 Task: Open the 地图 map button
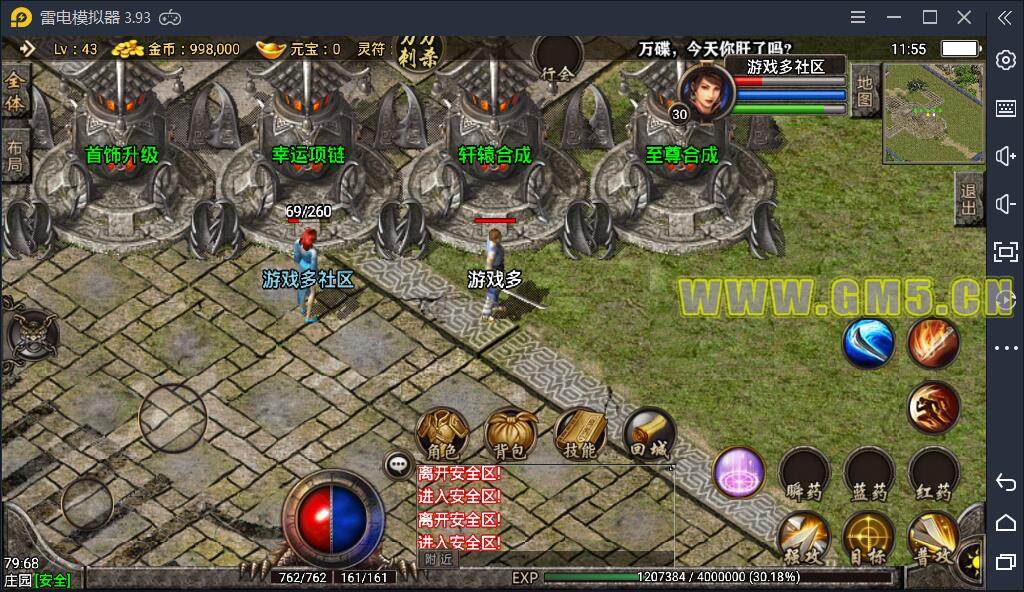[865, 90]
